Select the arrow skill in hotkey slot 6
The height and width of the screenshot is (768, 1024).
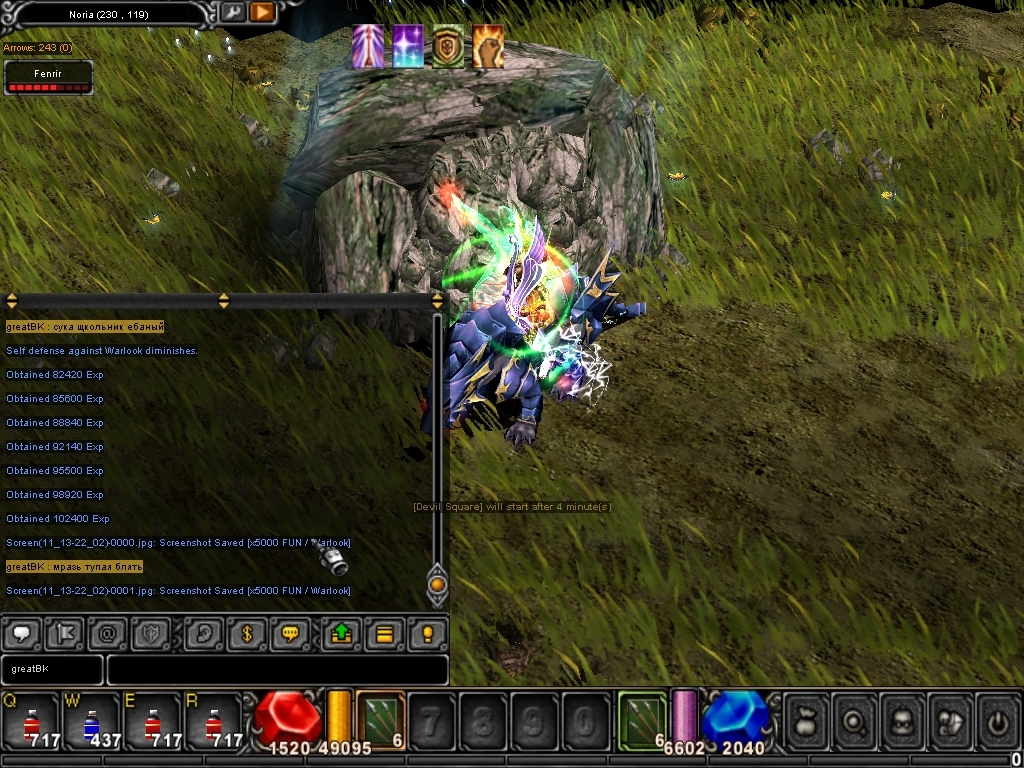[x=381, y=720]
